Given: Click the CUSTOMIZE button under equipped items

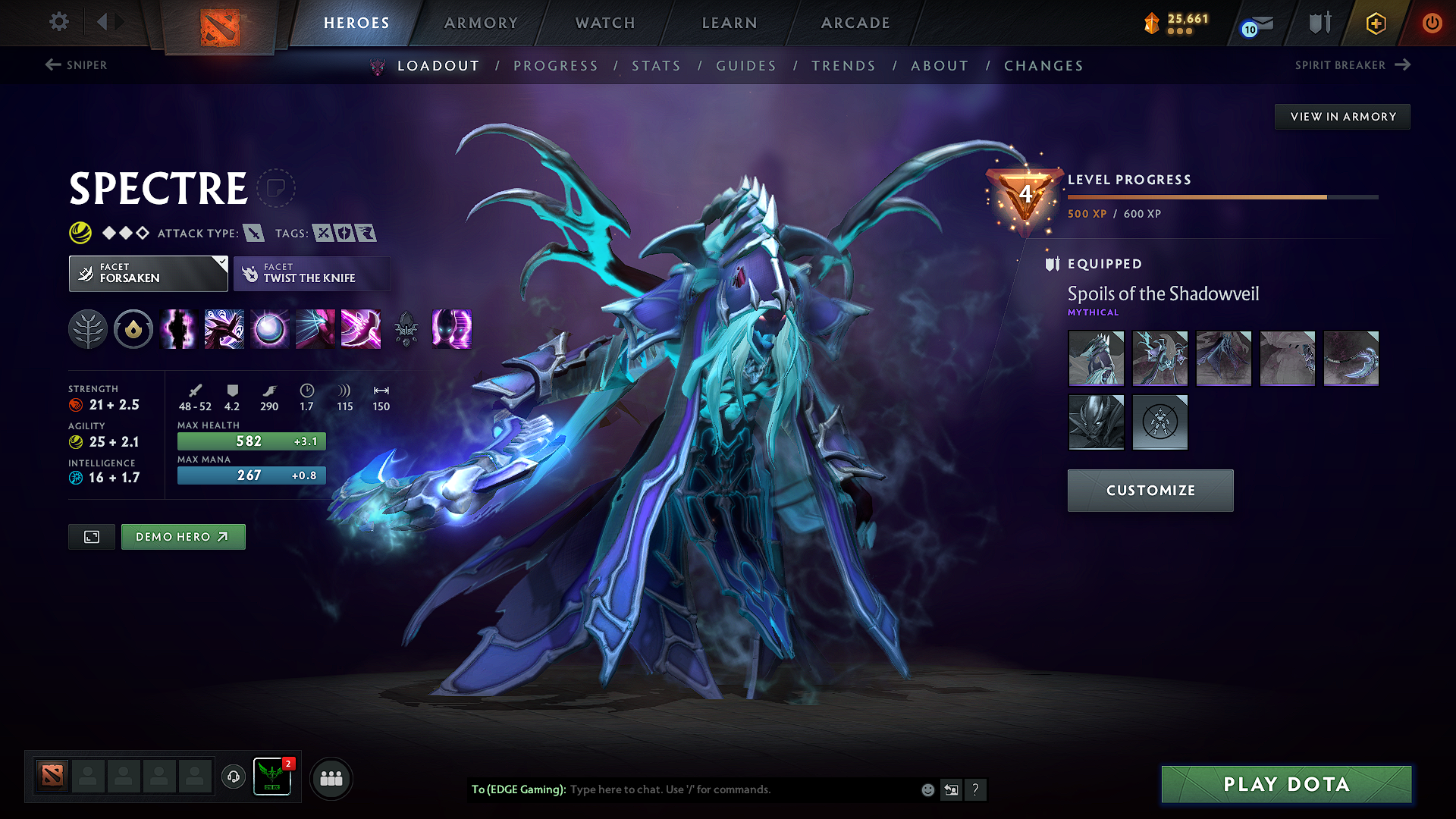Looking at the screenshot, I should point(1150,490).
